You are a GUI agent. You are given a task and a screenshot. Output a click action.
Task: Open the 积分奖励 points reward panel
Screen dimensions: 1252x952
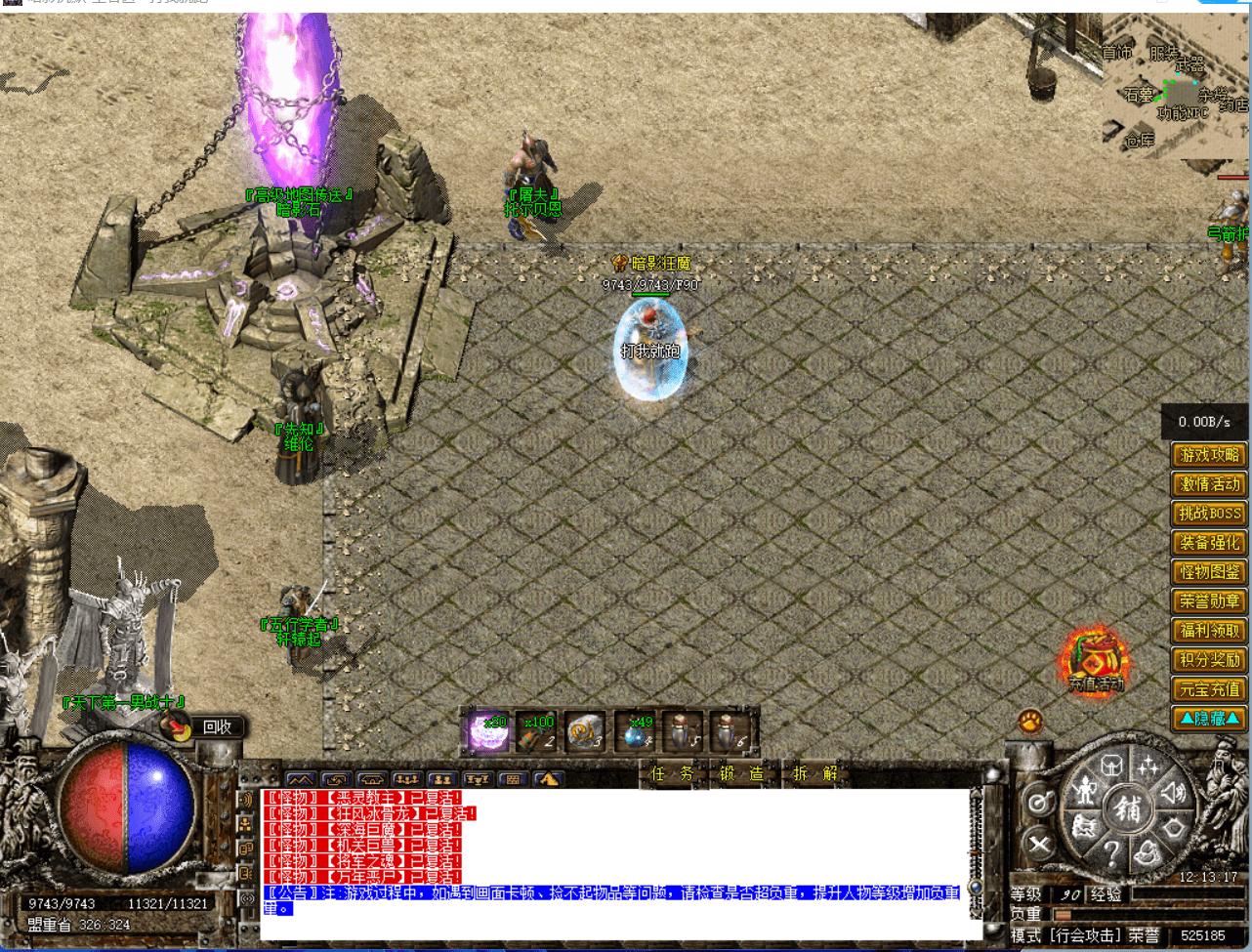1209,660
